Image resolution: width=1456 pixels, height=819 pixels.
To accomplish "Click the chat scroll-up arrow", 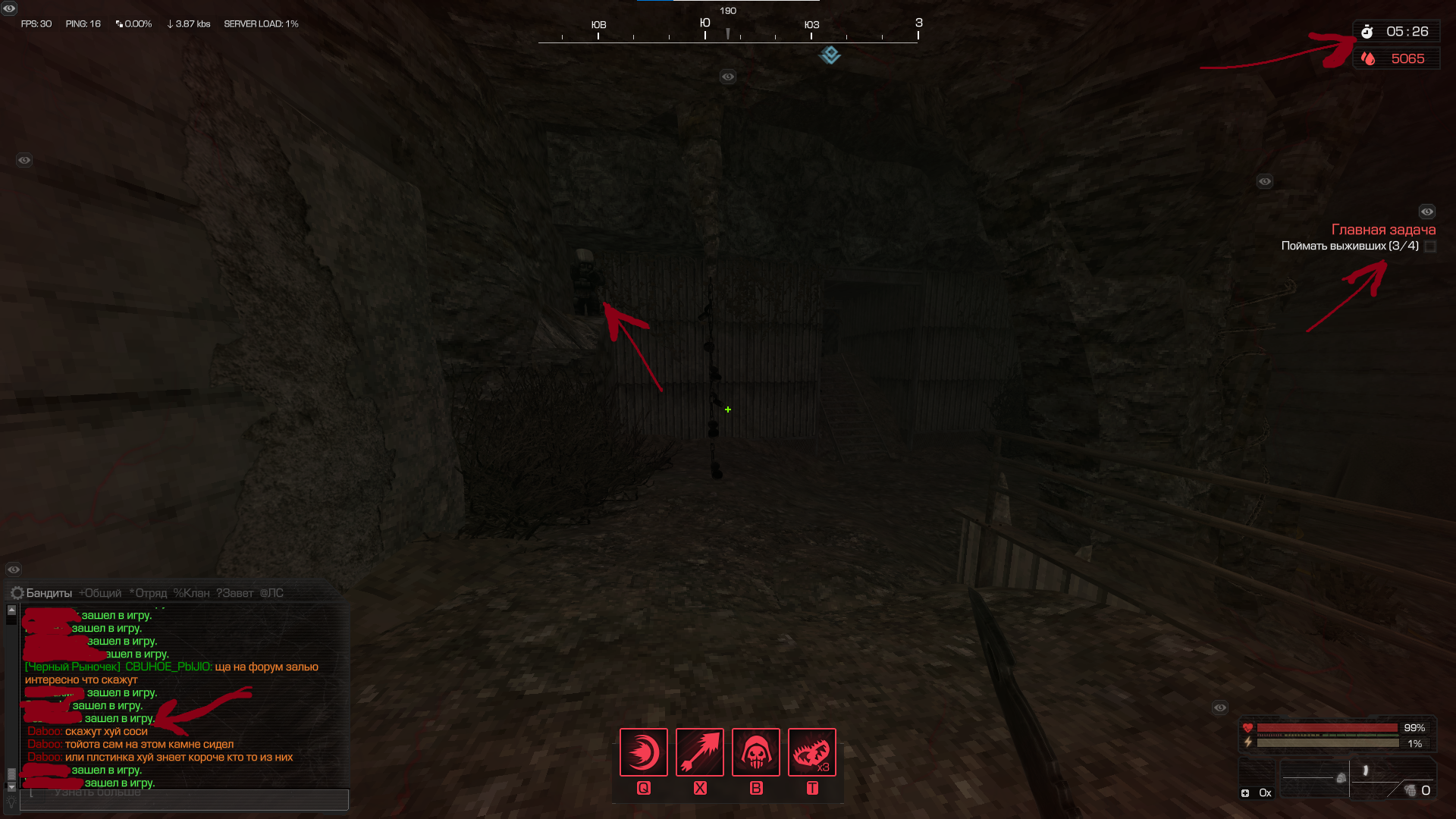I will pyautogui.click(x=11, y=610).
